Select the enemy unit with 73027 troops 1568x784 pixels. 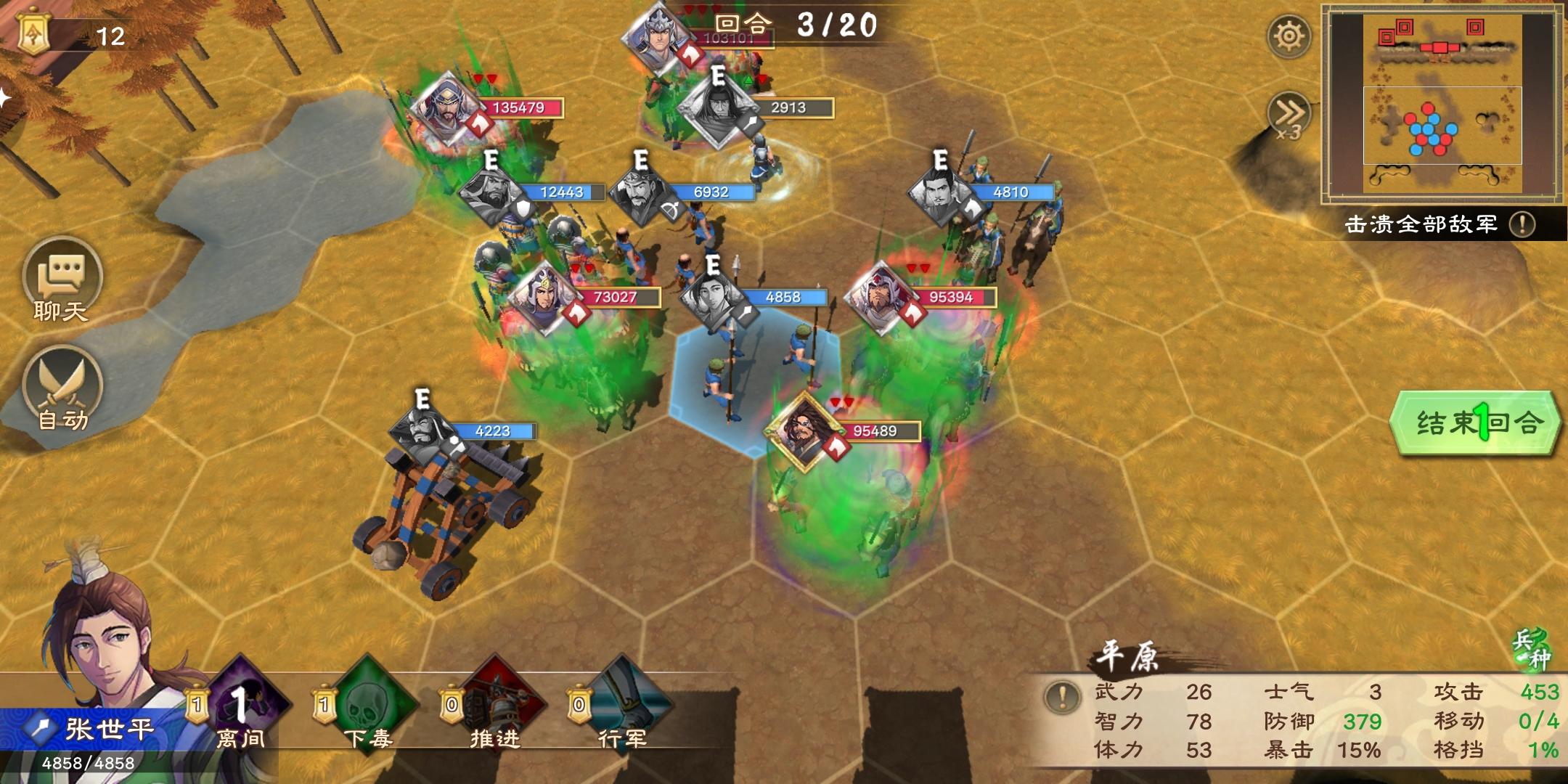[543, 298]
